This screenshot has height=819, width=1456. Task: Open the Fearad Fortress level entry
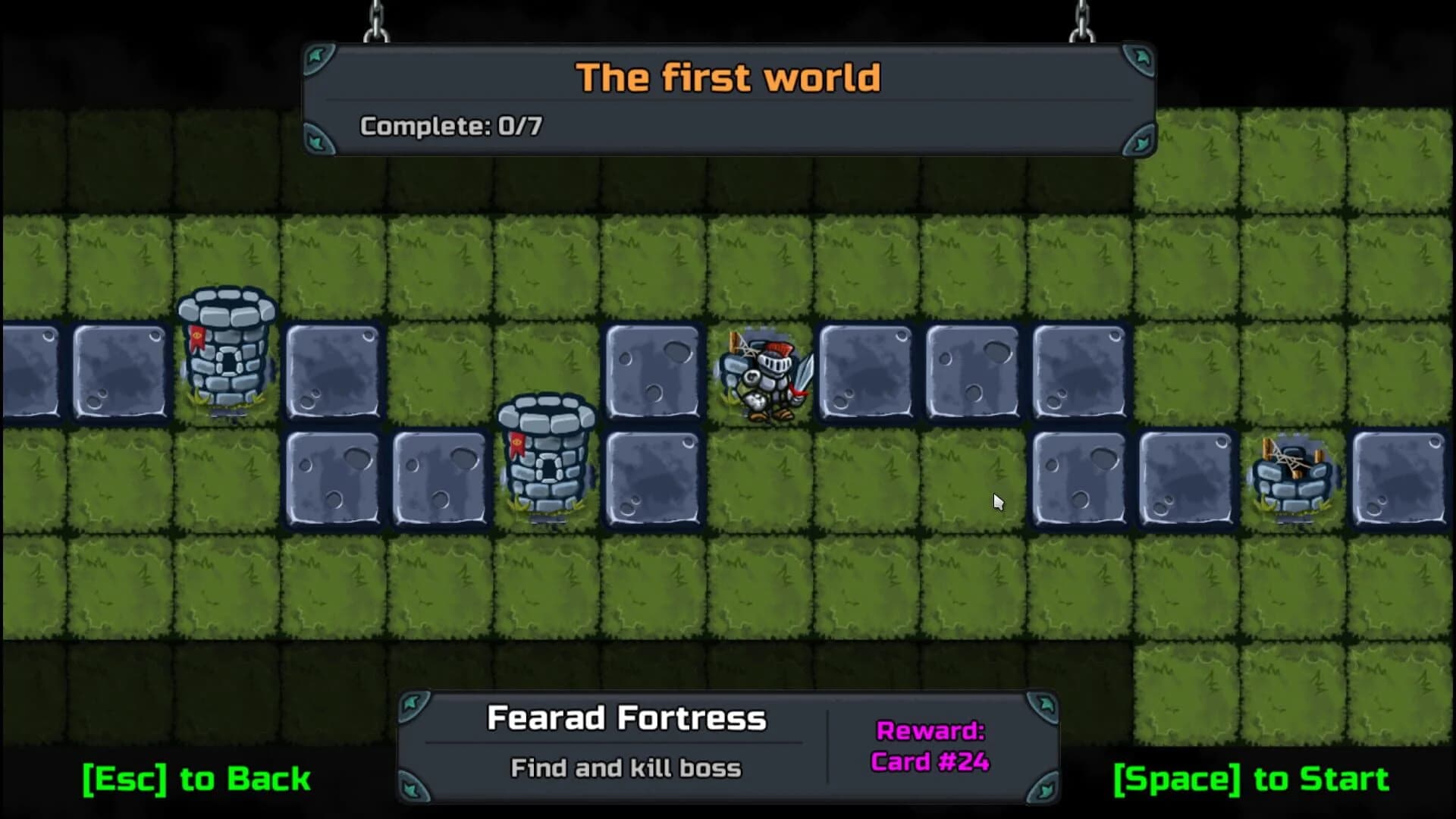click(627, 717)
